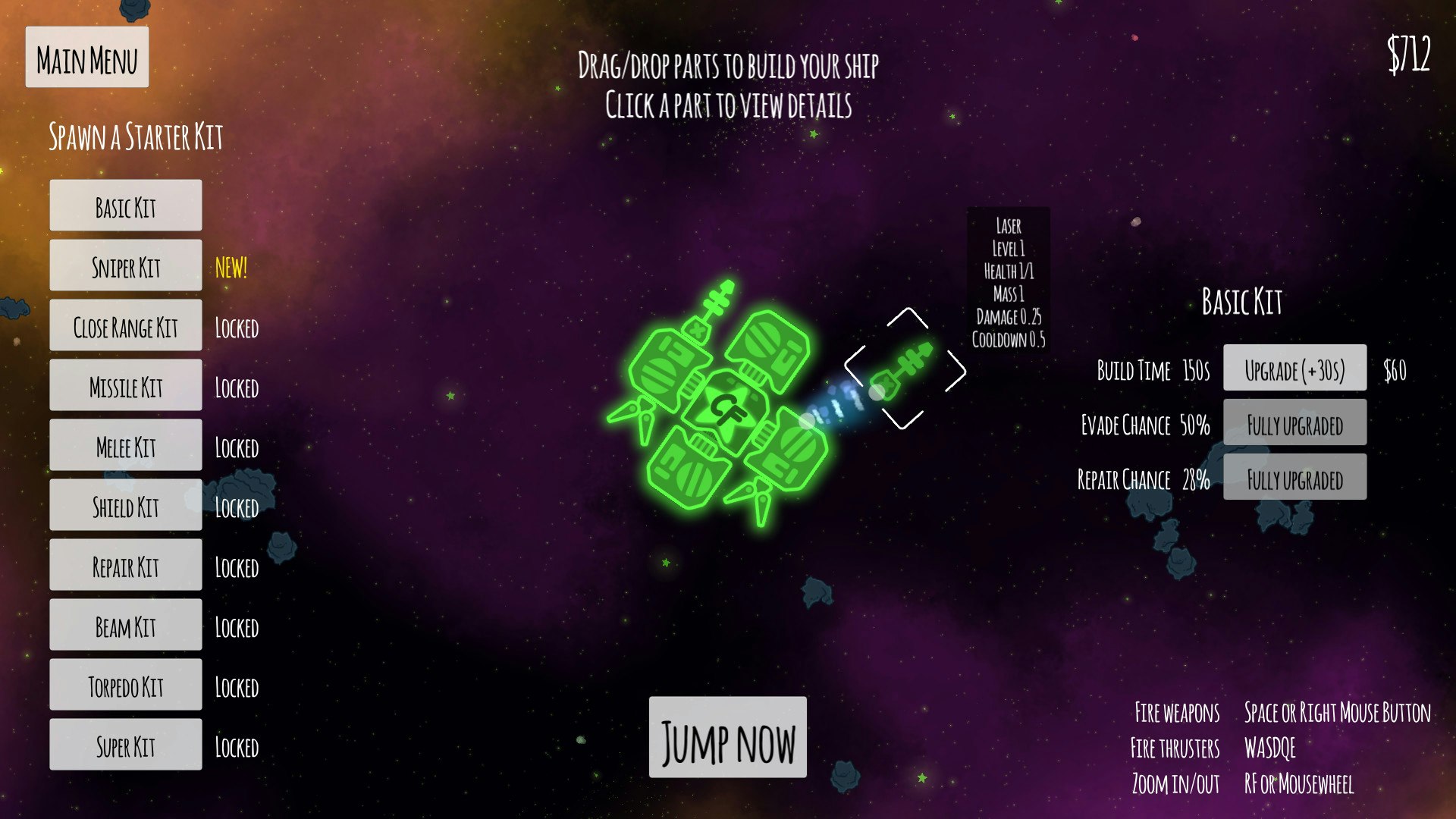Choose the locked Close Range Kit
Screen dimensions: 1456x819
pyautogui.click(x=126, y=325)
